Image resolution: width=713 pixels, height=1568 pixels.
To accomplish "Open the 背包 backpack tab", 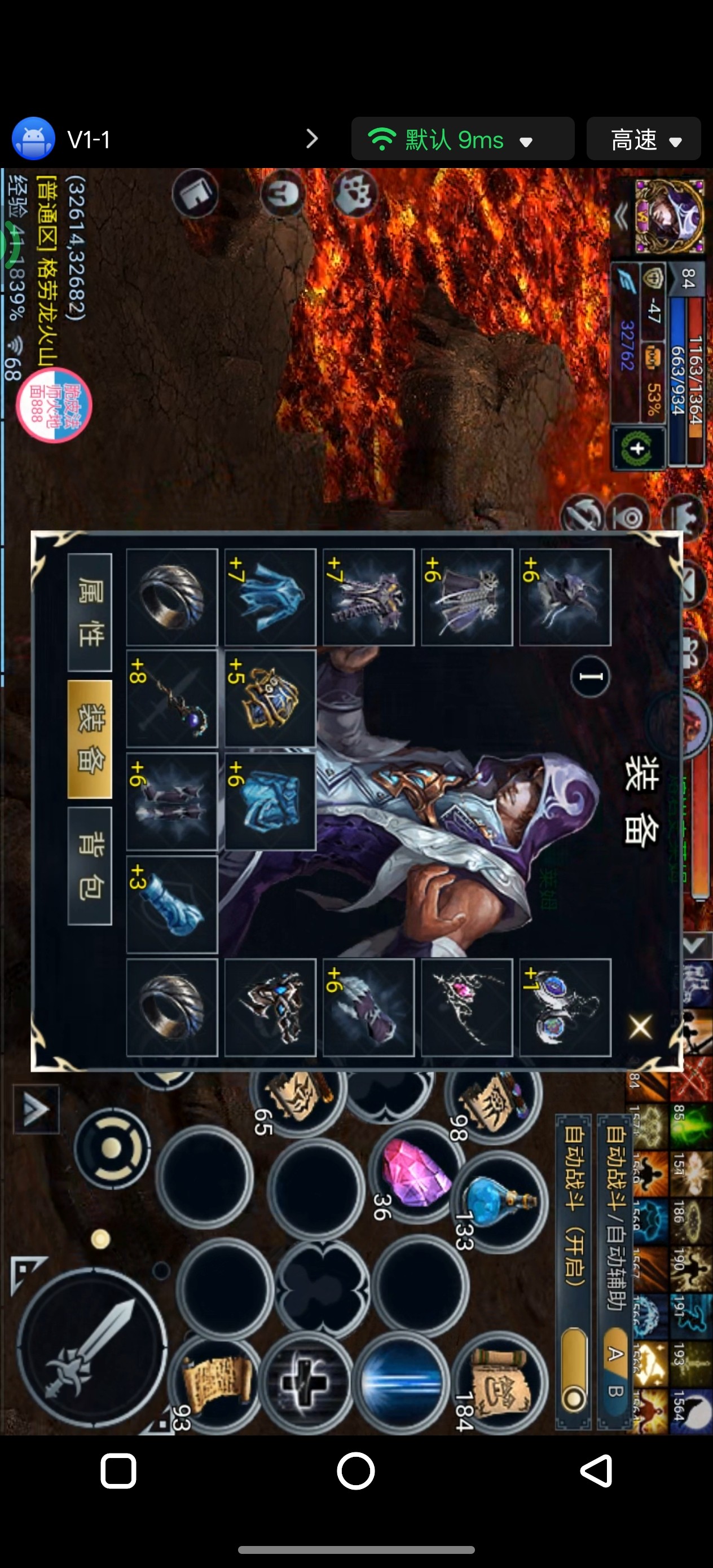I will click(x=90, y=865).
